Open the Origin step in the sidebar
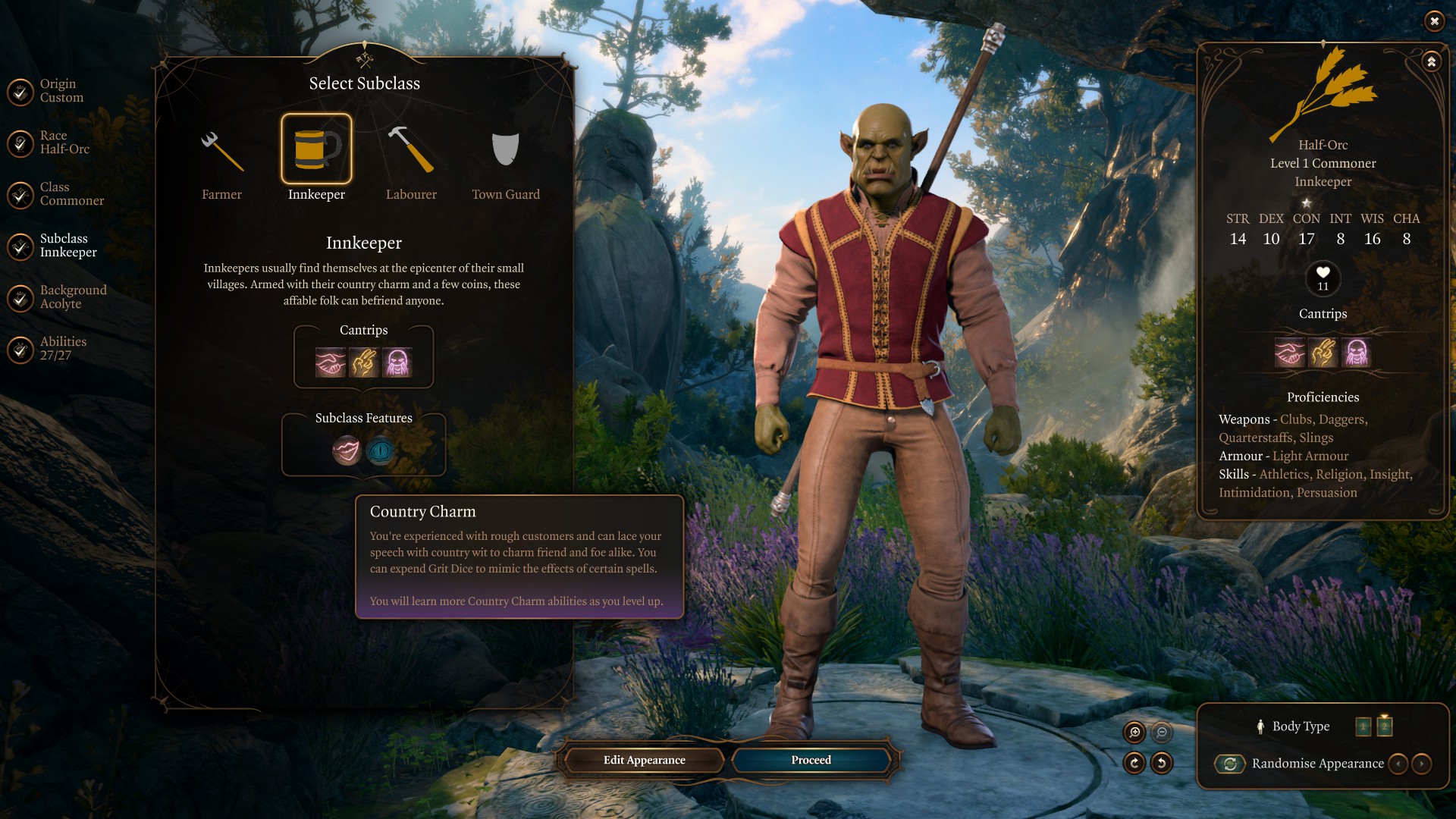This screenshot has height=819, width=1456. [20, 91]
